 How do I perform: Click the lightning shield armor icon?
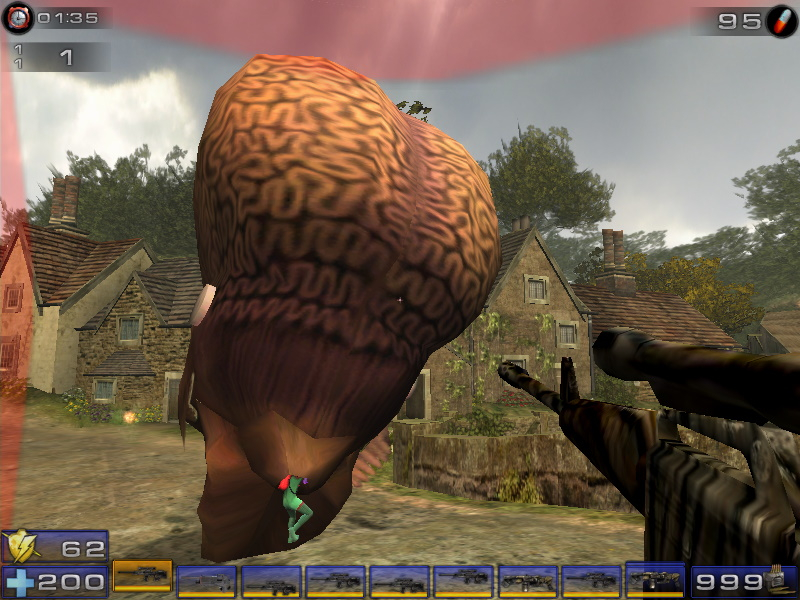pos(19,546)
